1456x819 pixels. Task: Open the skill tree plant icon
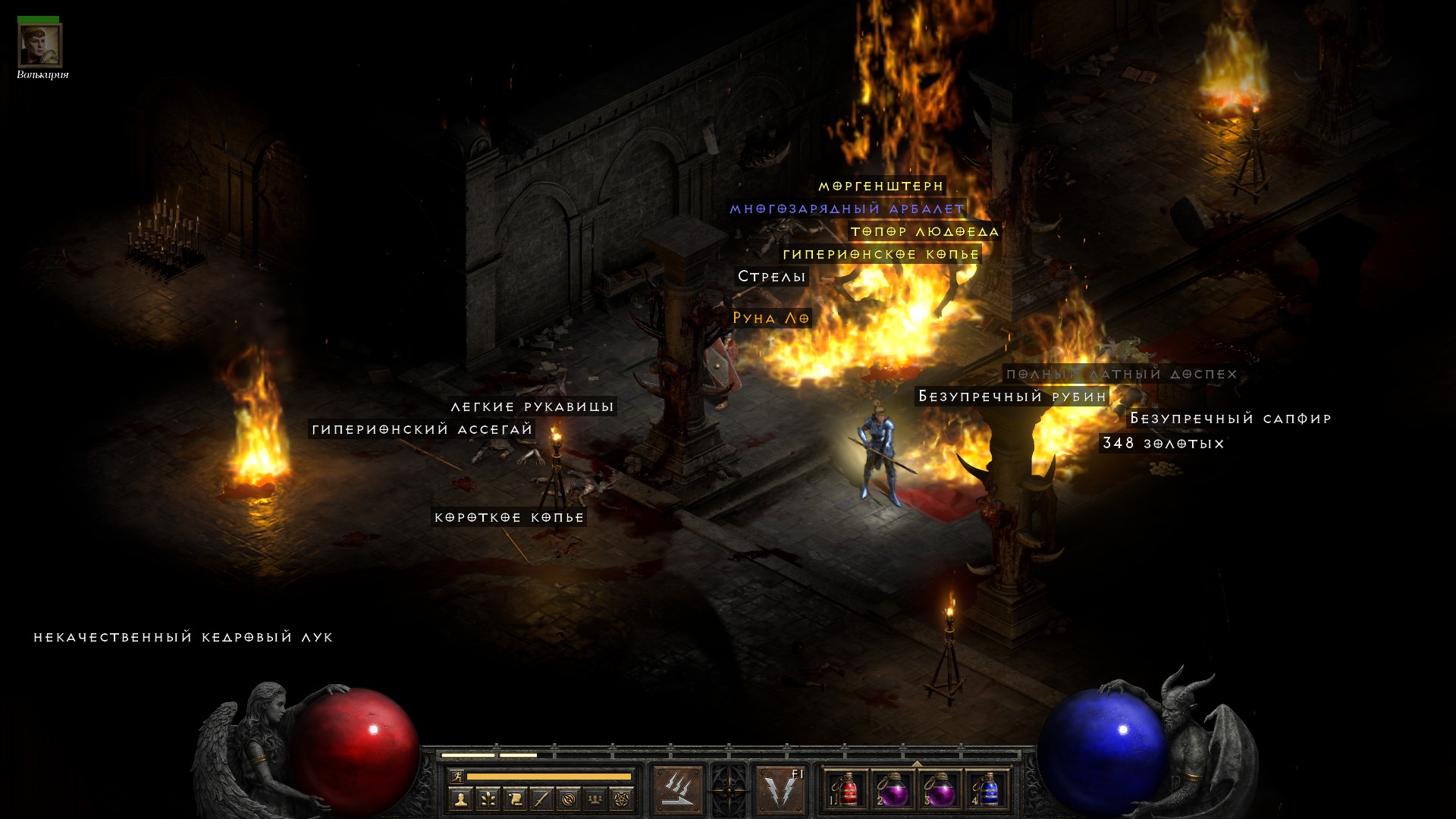click(488, 799)
